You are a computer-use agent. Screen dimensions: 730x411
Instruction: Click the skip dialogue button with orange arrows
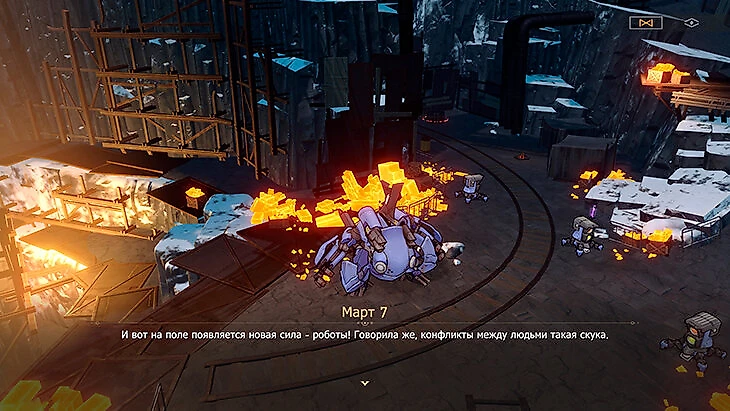[645, 21]
